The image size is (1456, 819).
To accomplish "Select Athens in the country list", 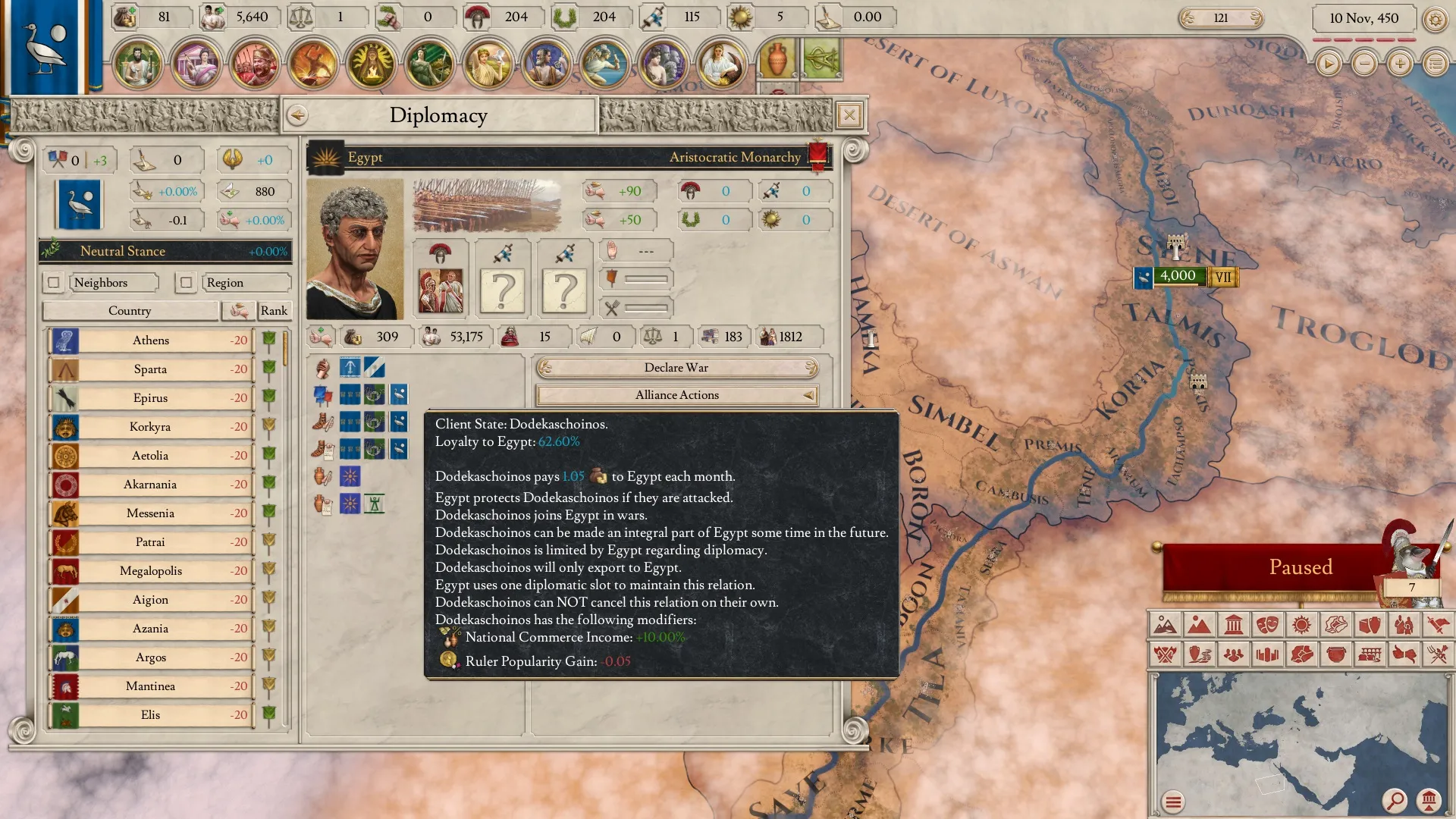I will pyautogui.click(x=151, y=340).
